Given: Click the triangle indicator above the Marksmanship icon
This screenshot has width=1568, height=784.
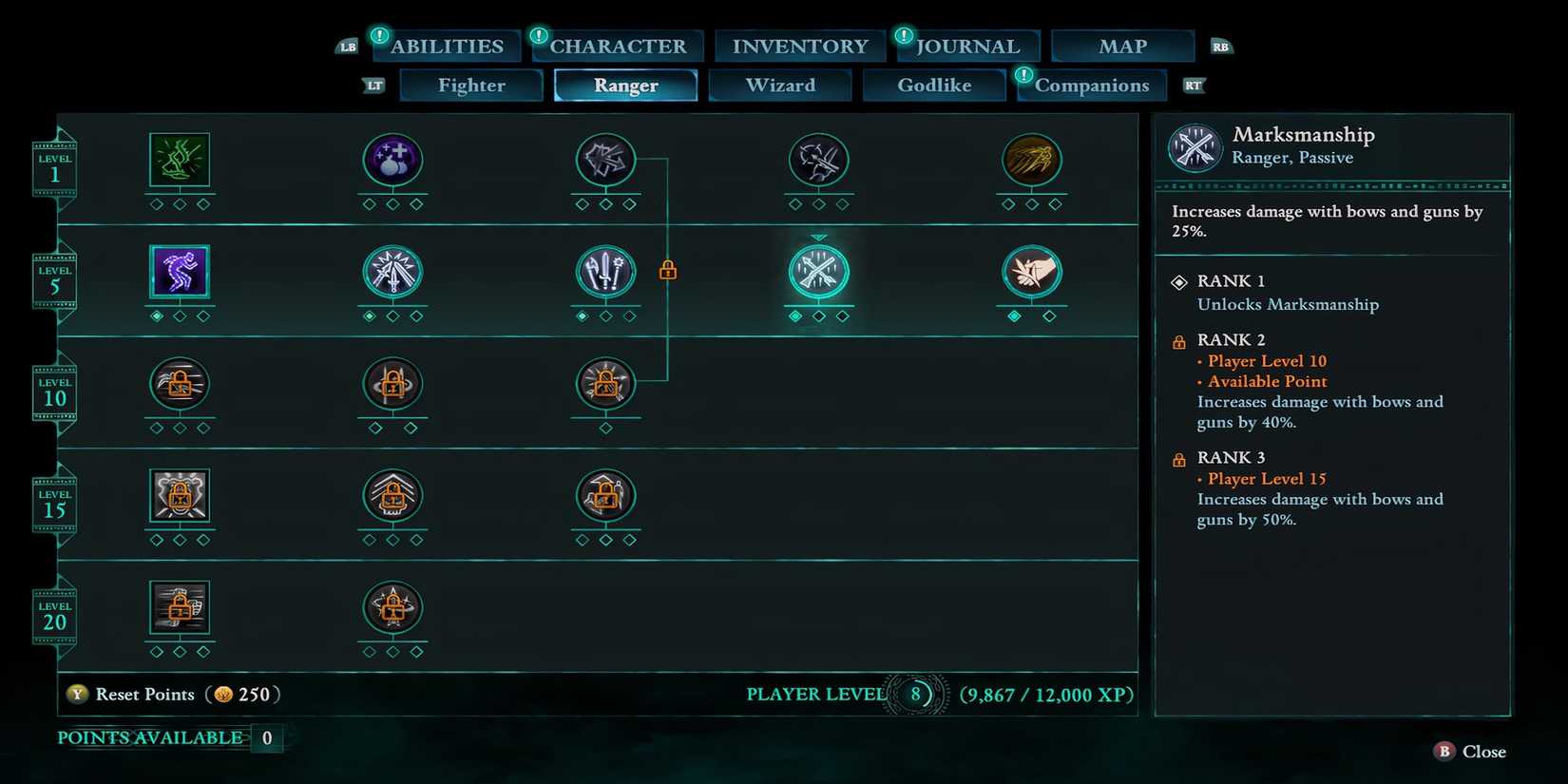Looking at the screenshot, I should point(818,236).
